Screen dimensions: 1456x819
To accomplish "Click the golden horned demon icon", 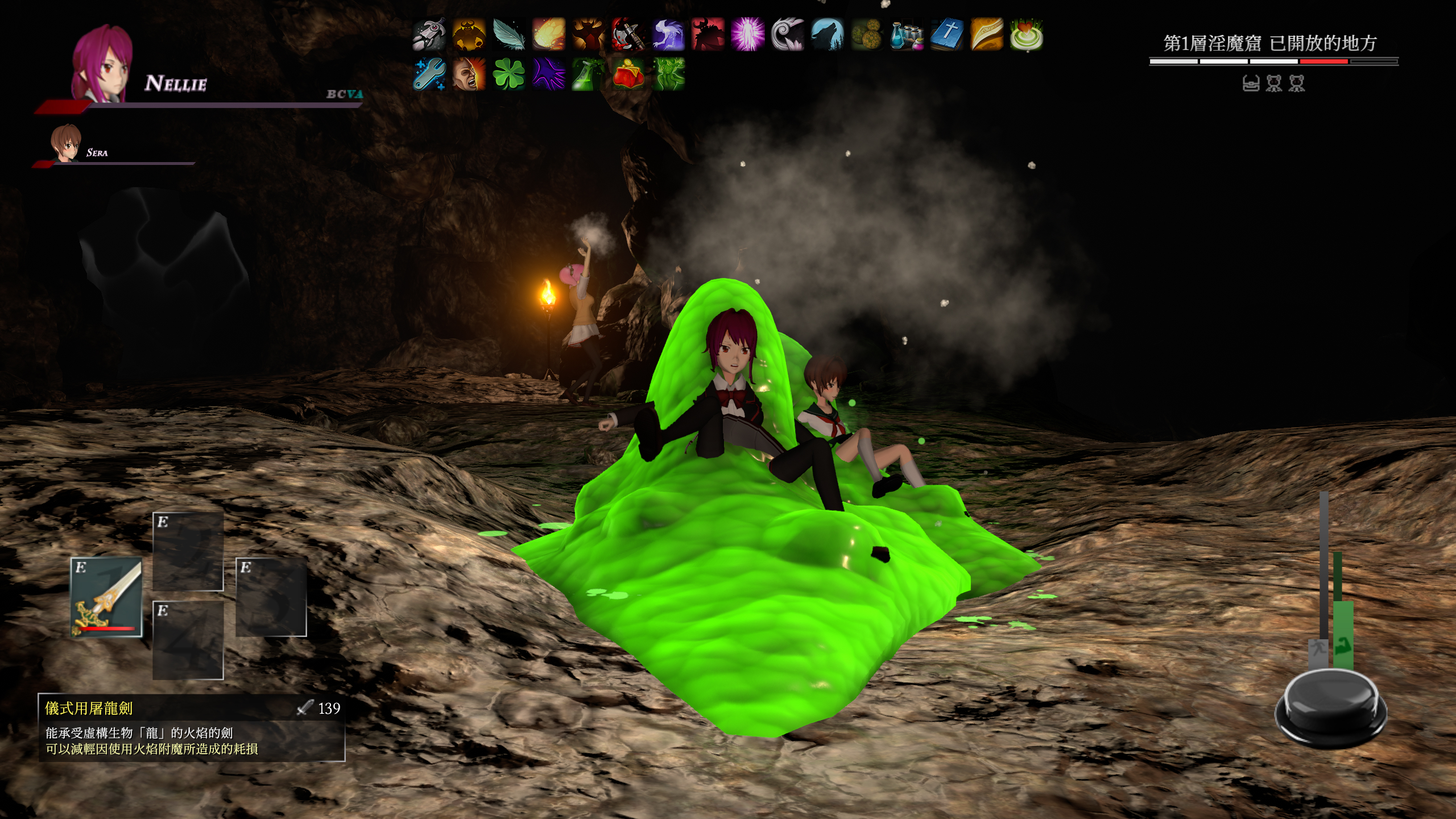I will click(x=469, y=34).
